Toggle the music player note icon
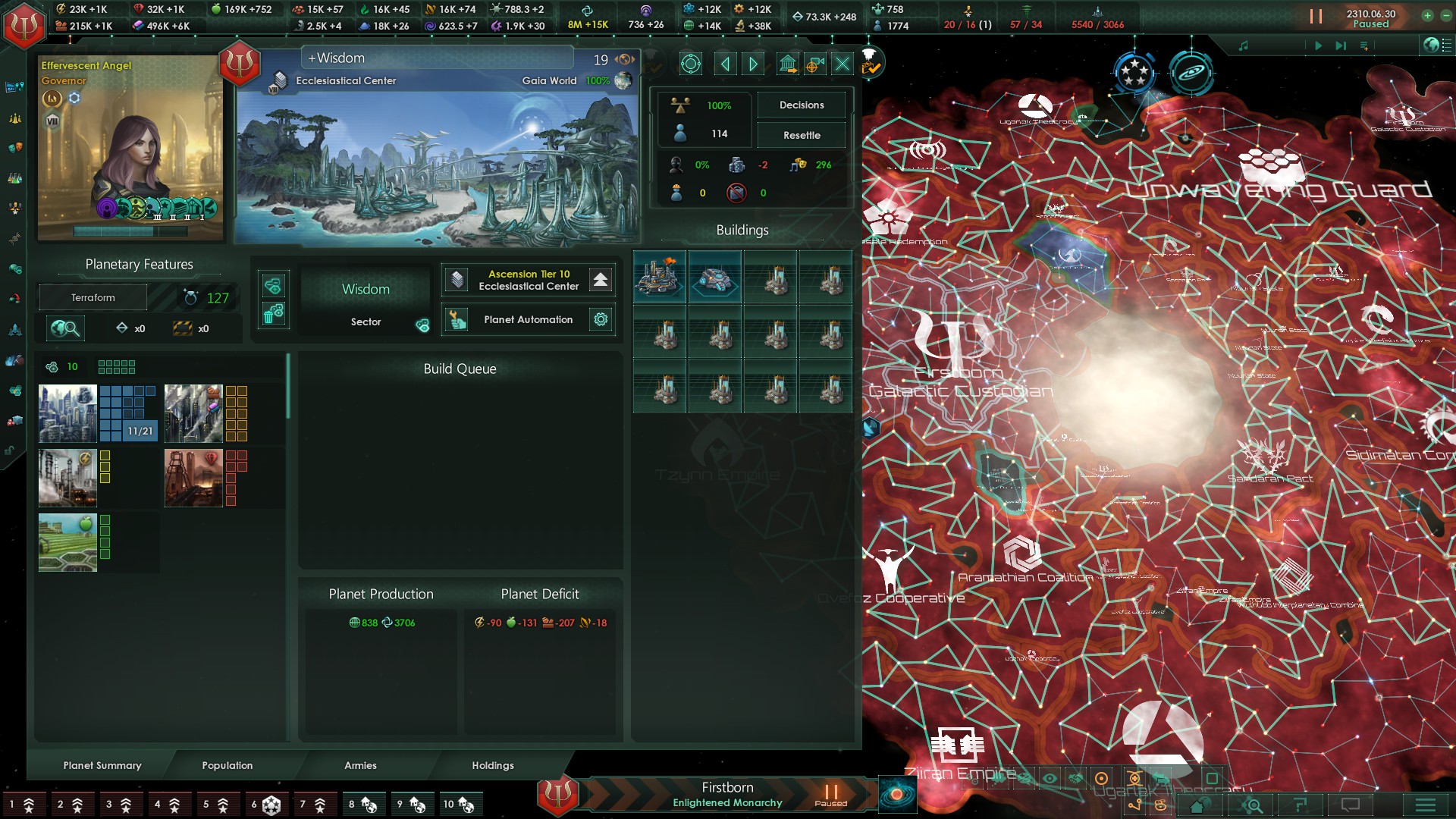The image size is (1456, 819). tap(1242, 45)
